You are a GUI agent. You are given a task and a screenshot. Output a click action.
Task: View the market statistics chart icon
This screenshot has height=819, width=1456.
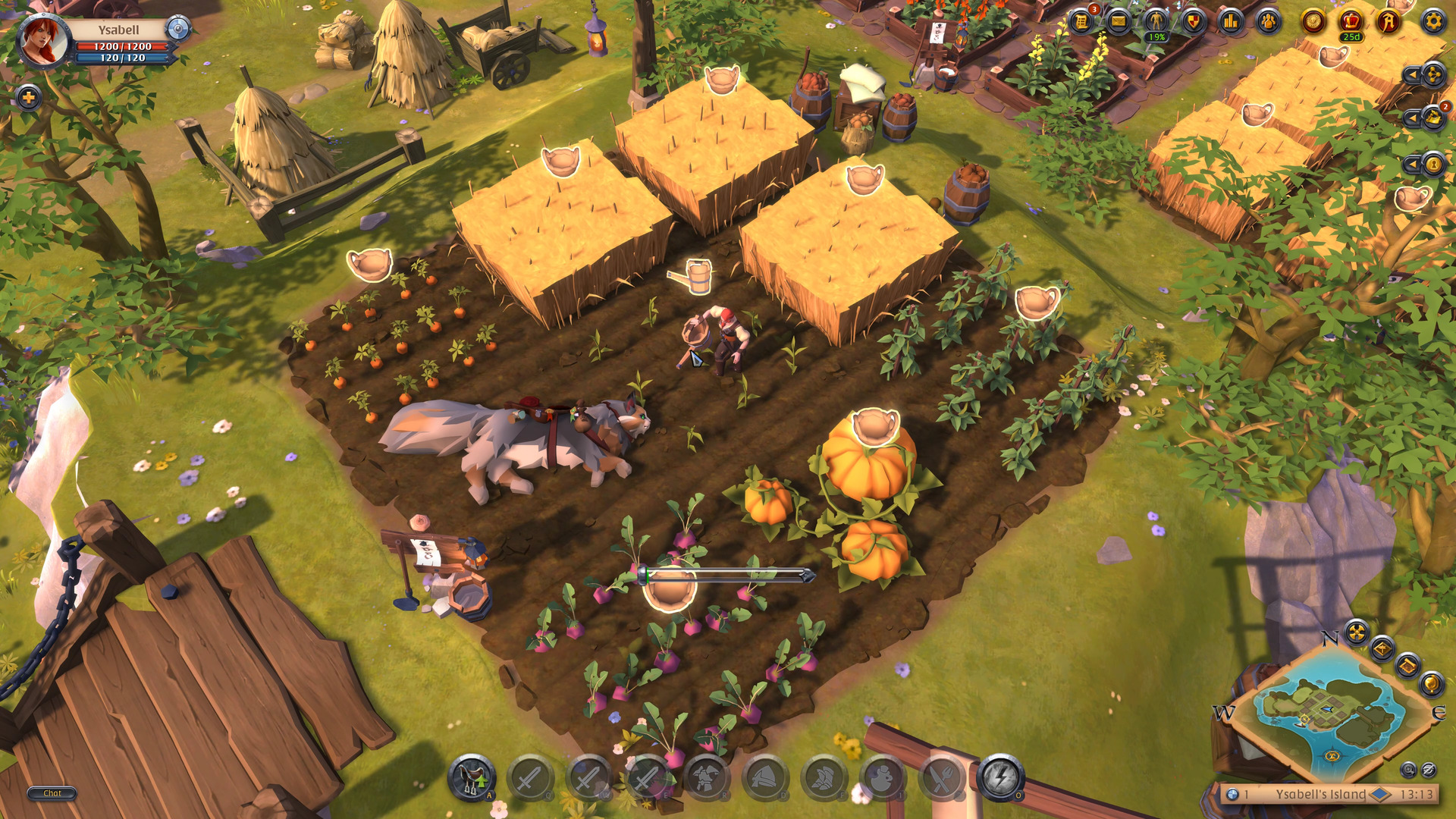1232,20
